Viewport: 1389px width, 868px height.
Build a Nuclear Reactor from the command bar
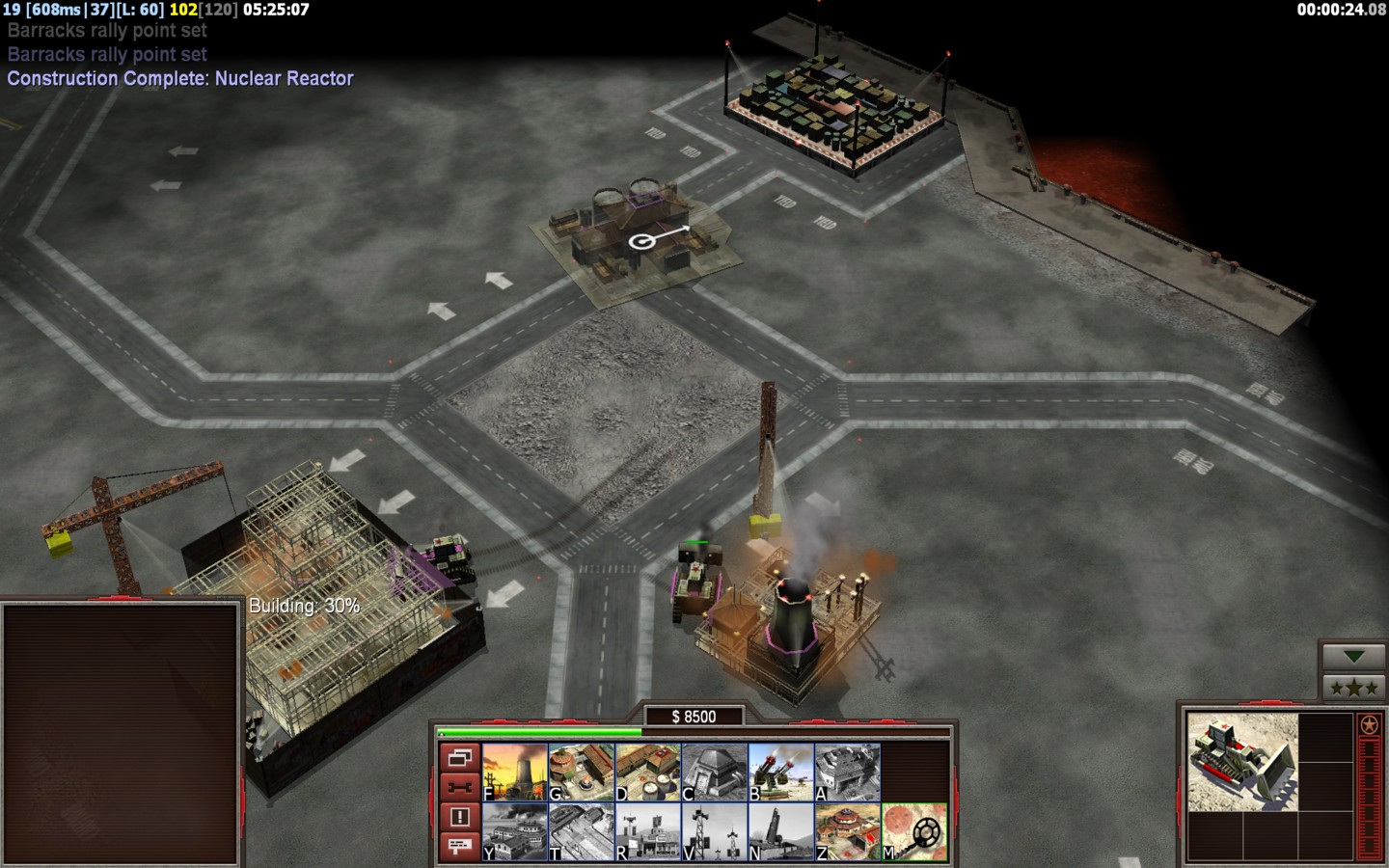click(515, 772)
